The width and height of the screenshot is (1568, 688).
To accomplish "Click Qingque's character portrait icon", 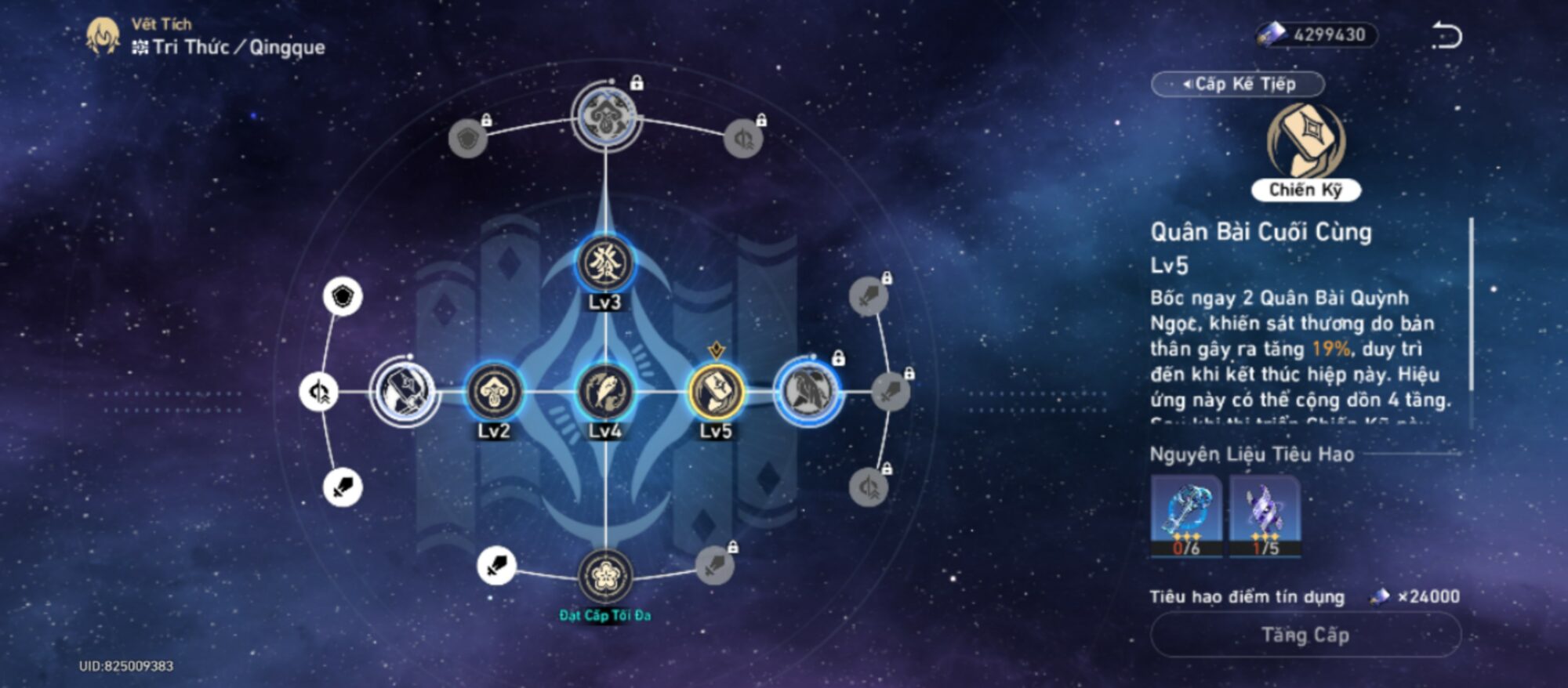I will [x=103, y=37].
